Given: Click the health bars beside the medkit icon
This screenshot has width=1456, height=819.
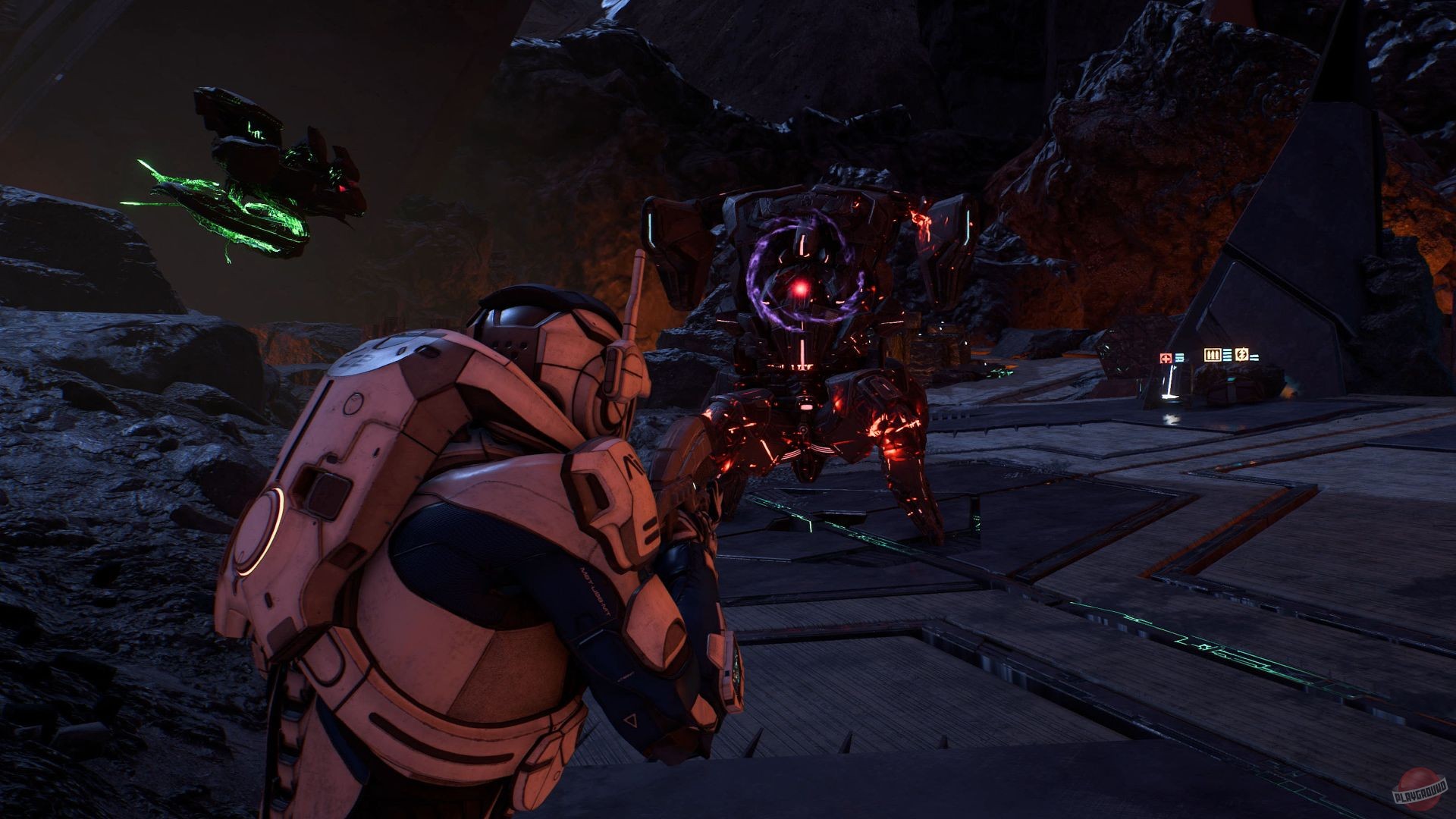Looking at the screenshot, I should click(x=1180, y=357).
